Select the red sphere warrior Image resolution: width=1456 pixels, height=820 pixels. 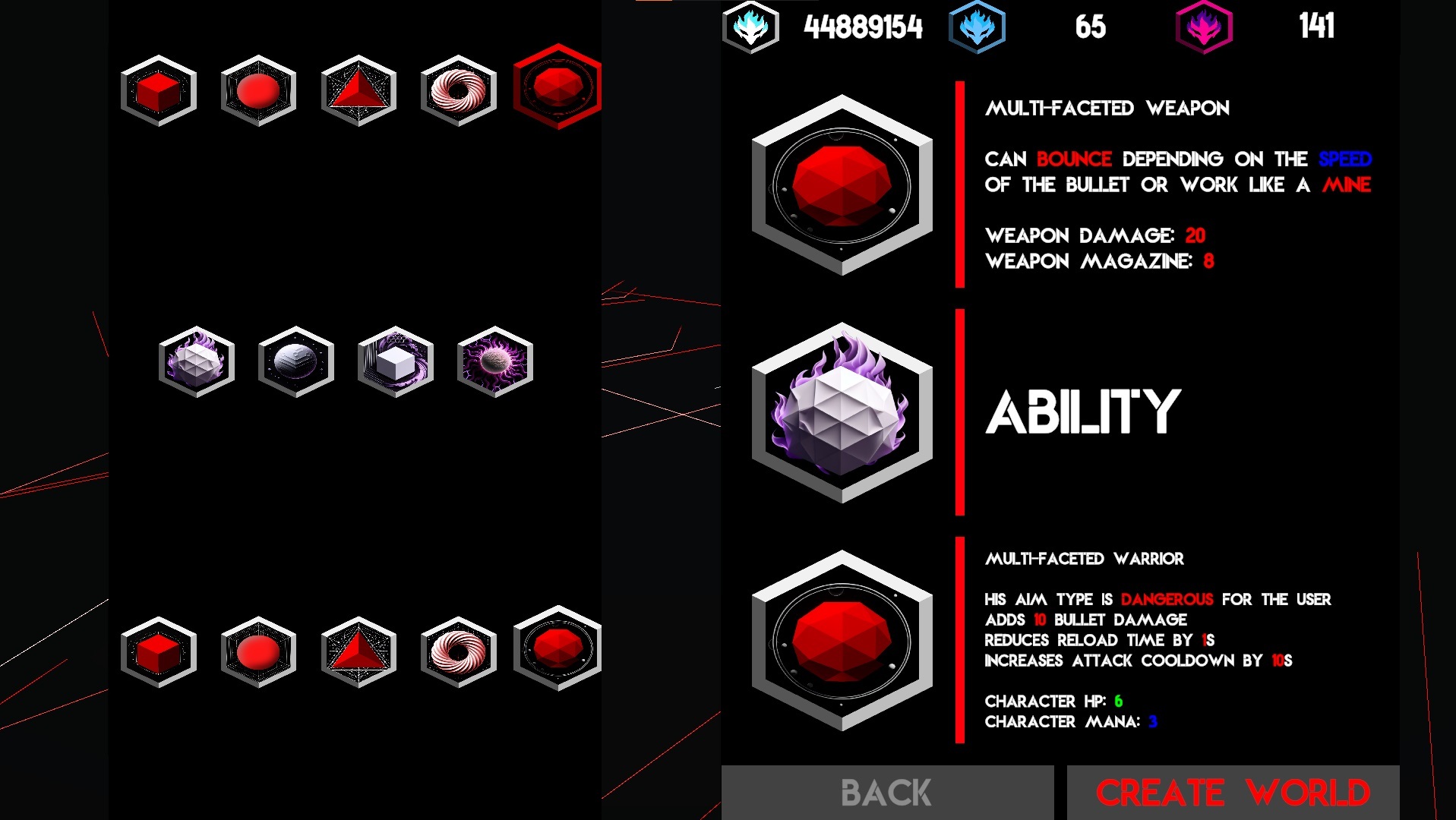click(x=257, y=651)
